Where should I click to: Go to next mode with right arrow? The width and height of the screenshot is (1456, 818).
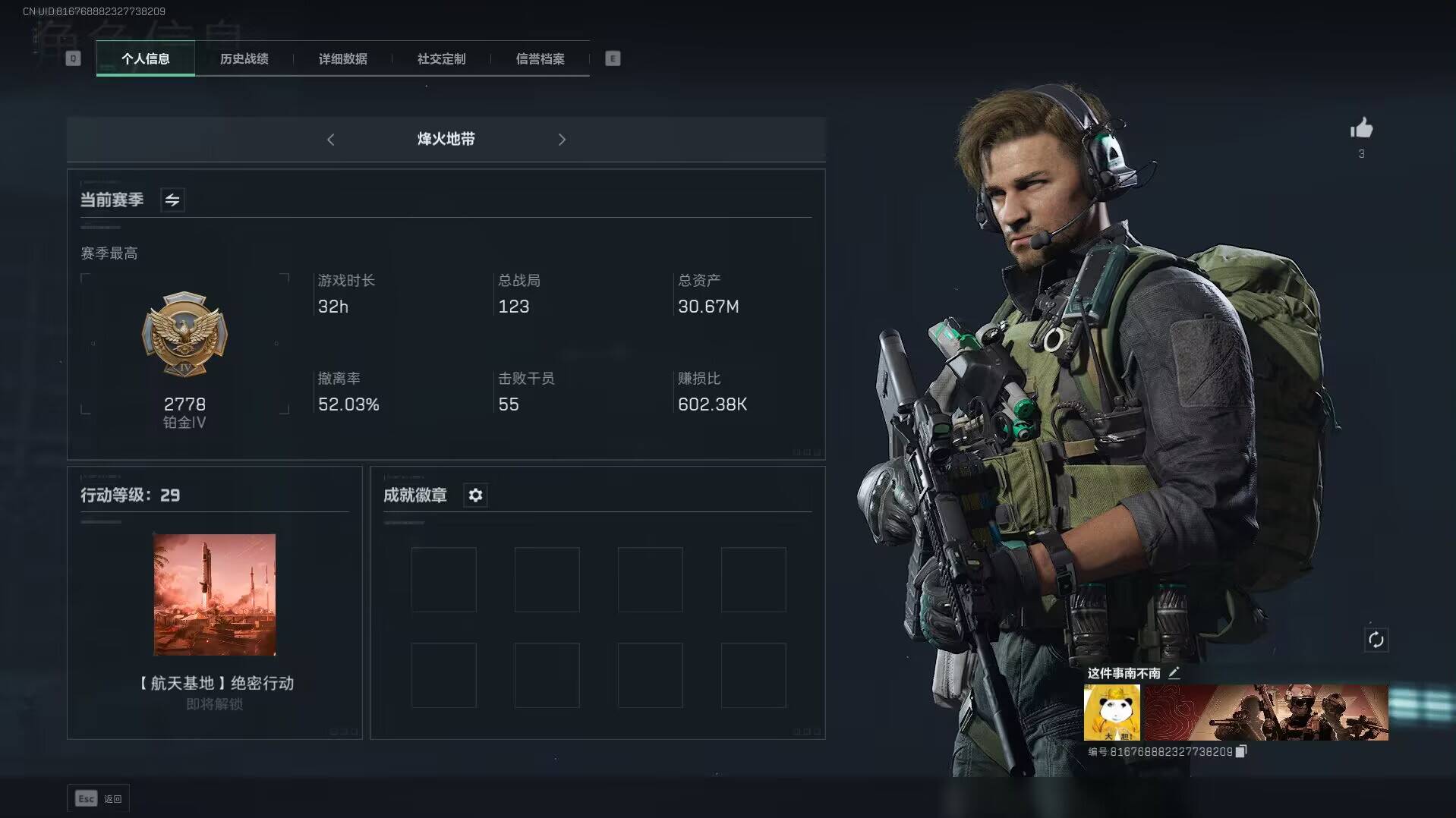point(562,140)
